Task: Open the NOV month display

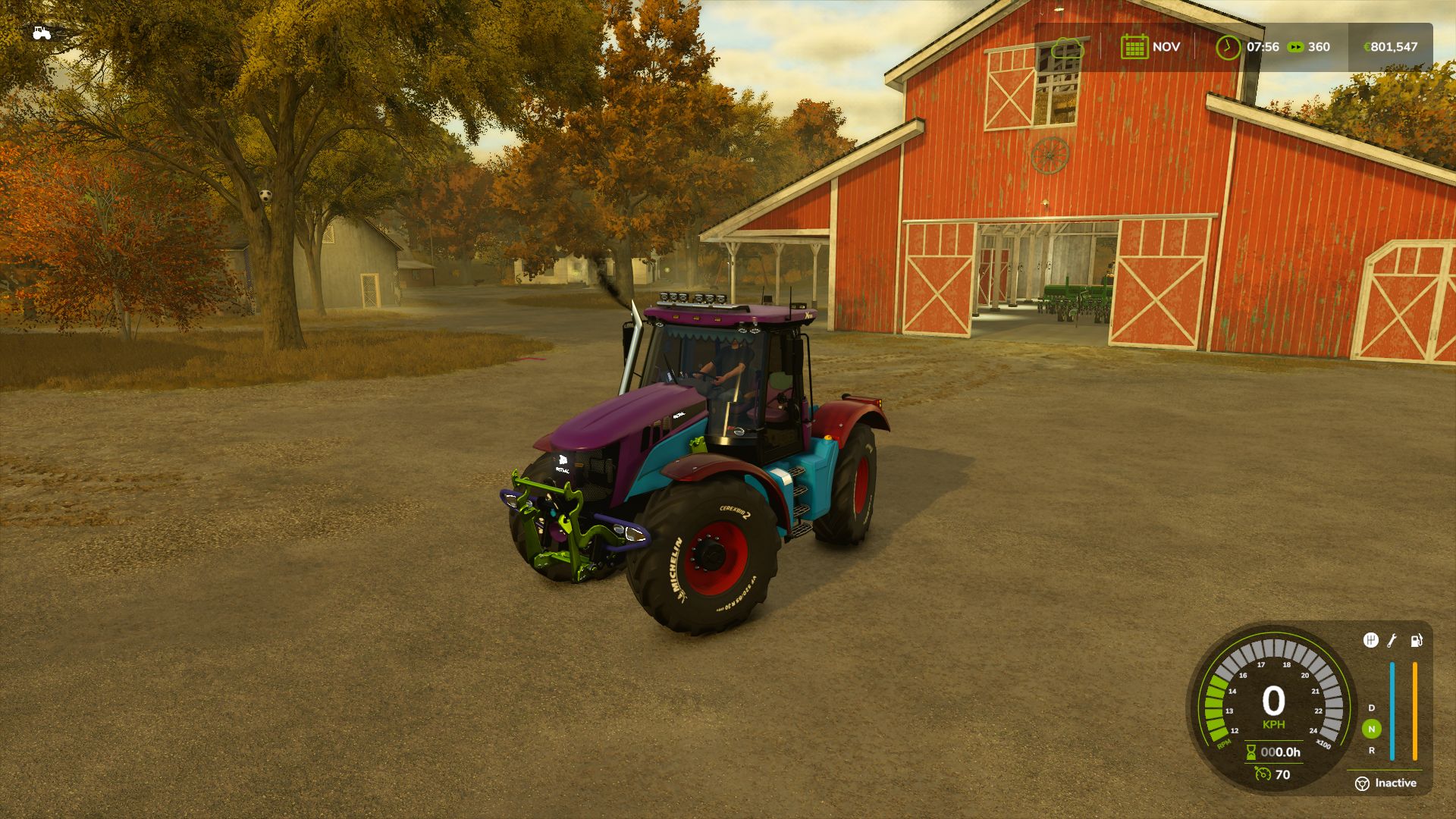Action: pyautogui.click(x=1166, y=46)
